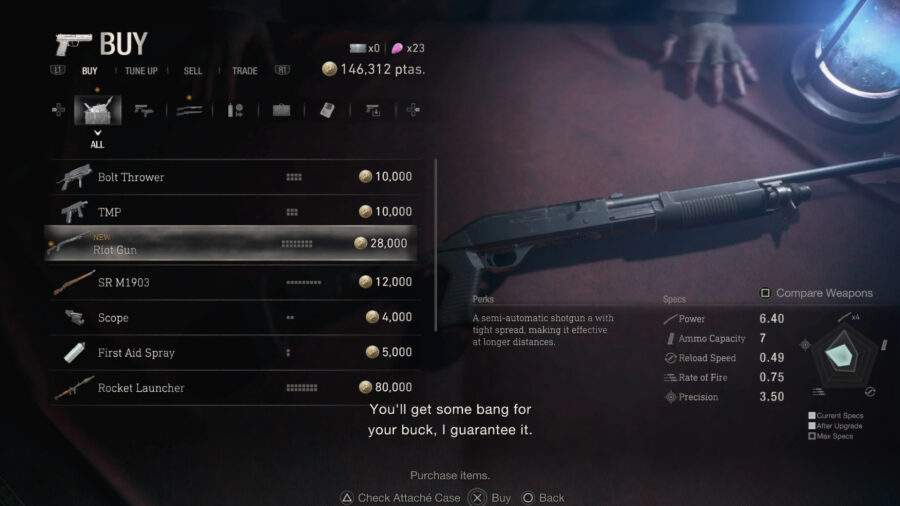
Task: Select the Buy tab
Action: click(x=90, y=71)
